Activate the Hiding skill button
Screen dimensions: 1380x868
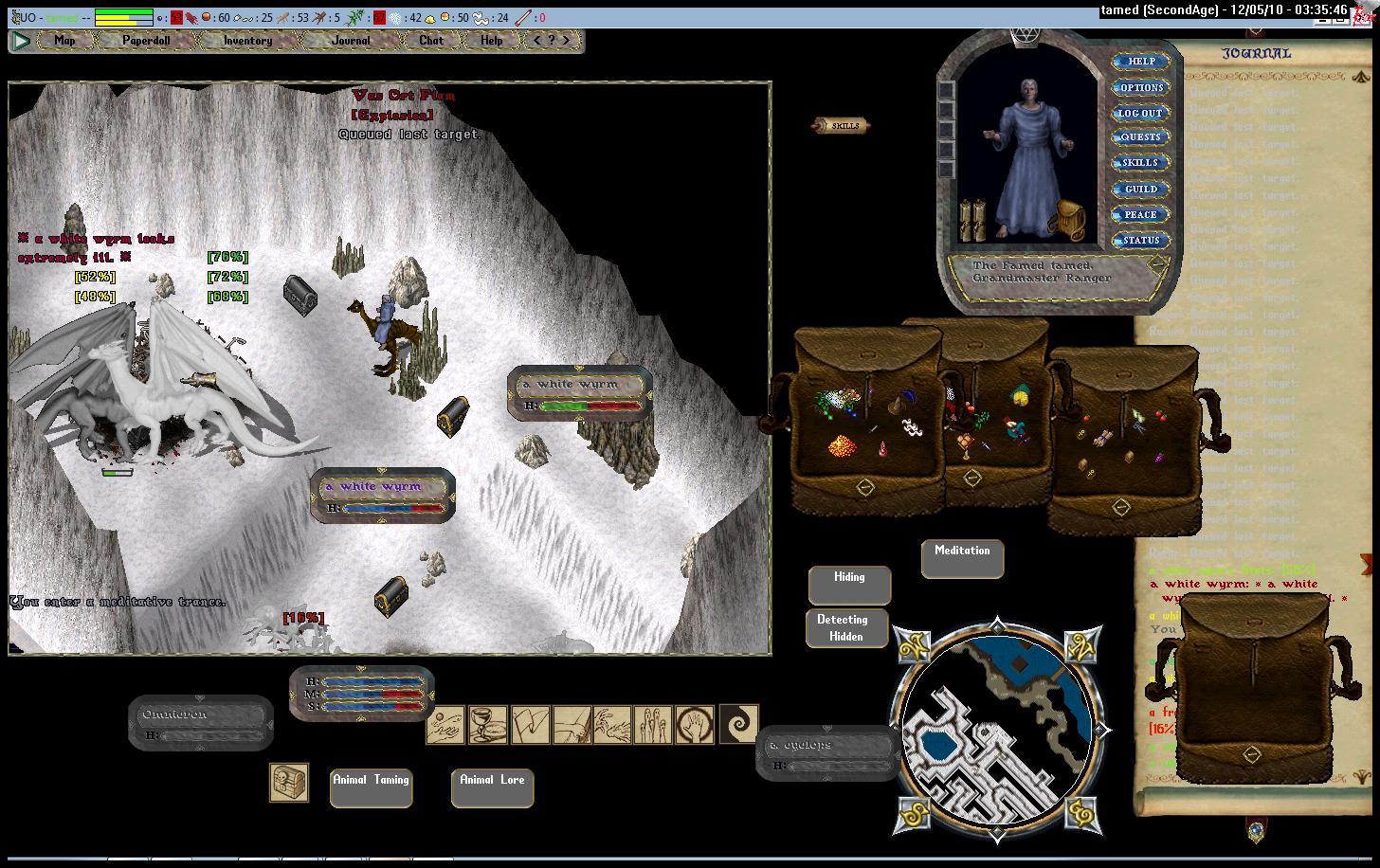(849, 585)
